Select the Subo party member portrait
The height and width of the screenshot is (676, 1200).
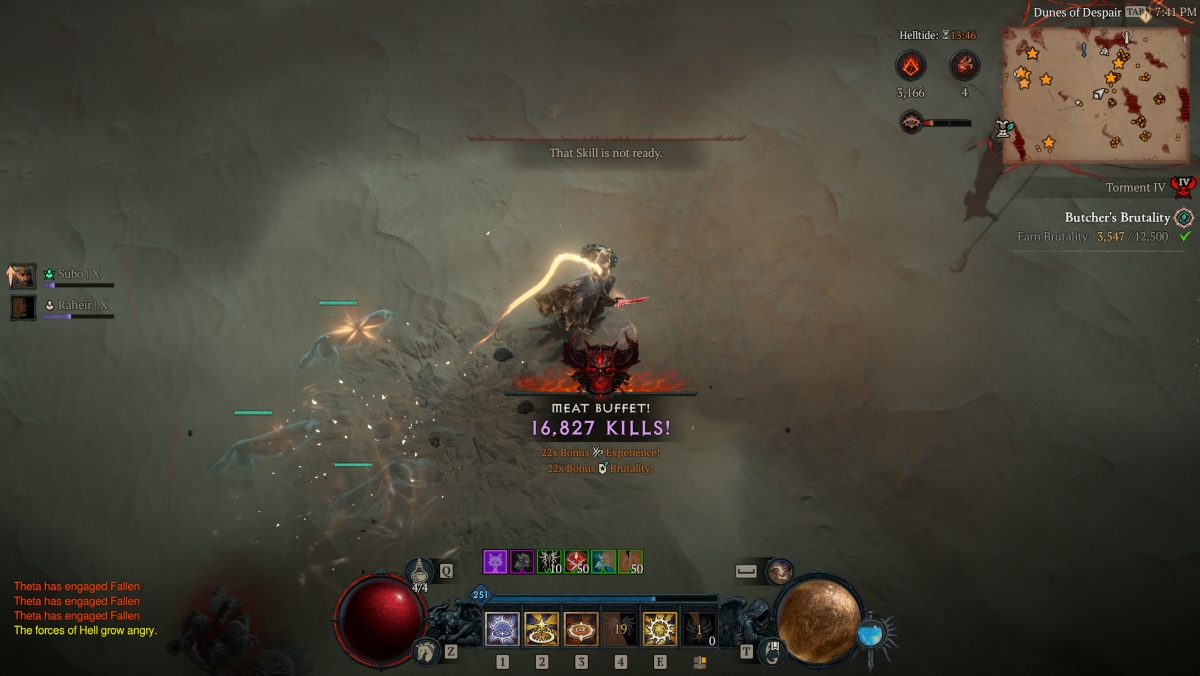pos(22,276)
